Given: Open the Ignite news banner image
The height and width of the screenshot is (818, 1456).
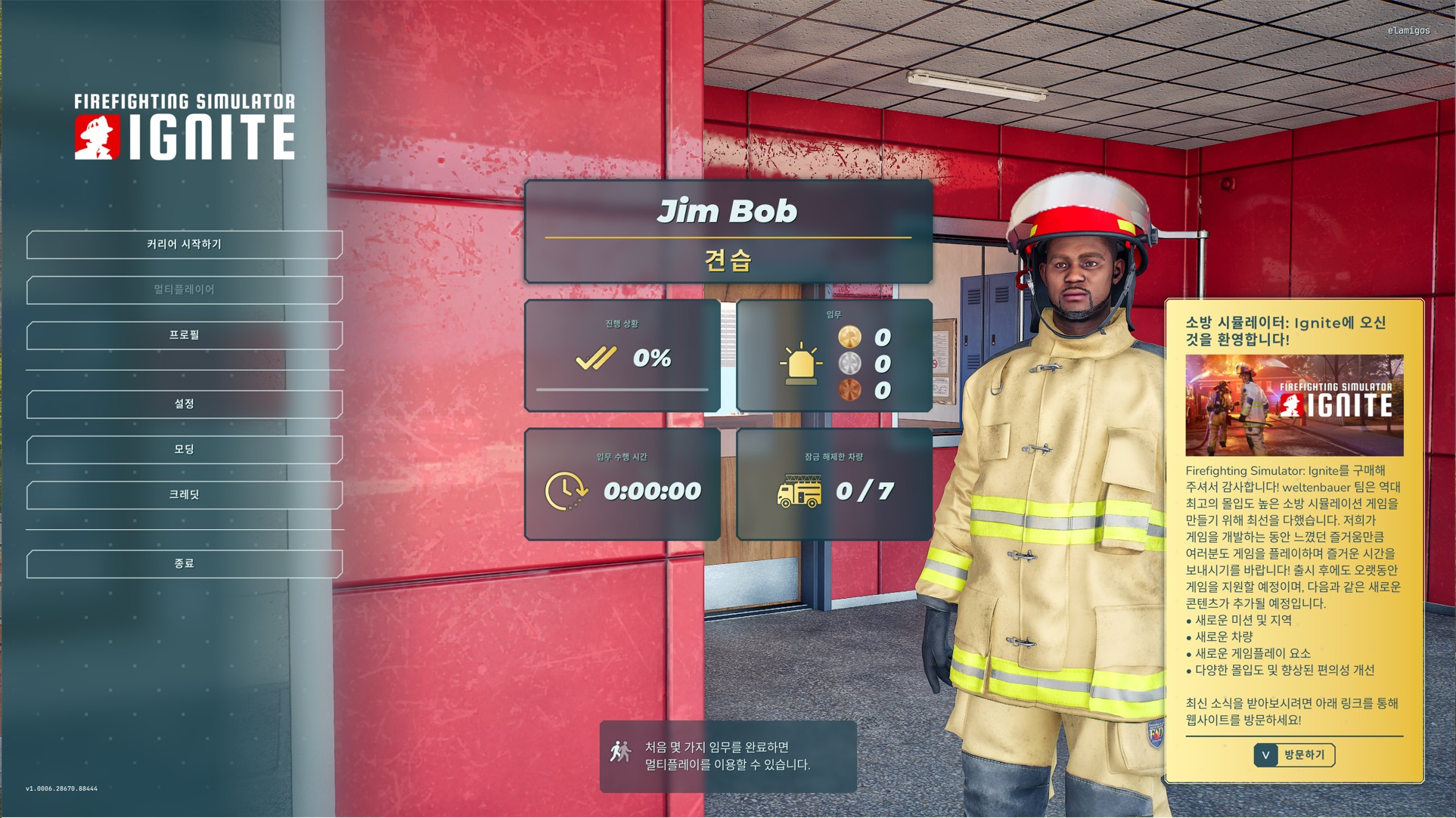Looking at the screenshot, I should click(x=1294, y=405).
